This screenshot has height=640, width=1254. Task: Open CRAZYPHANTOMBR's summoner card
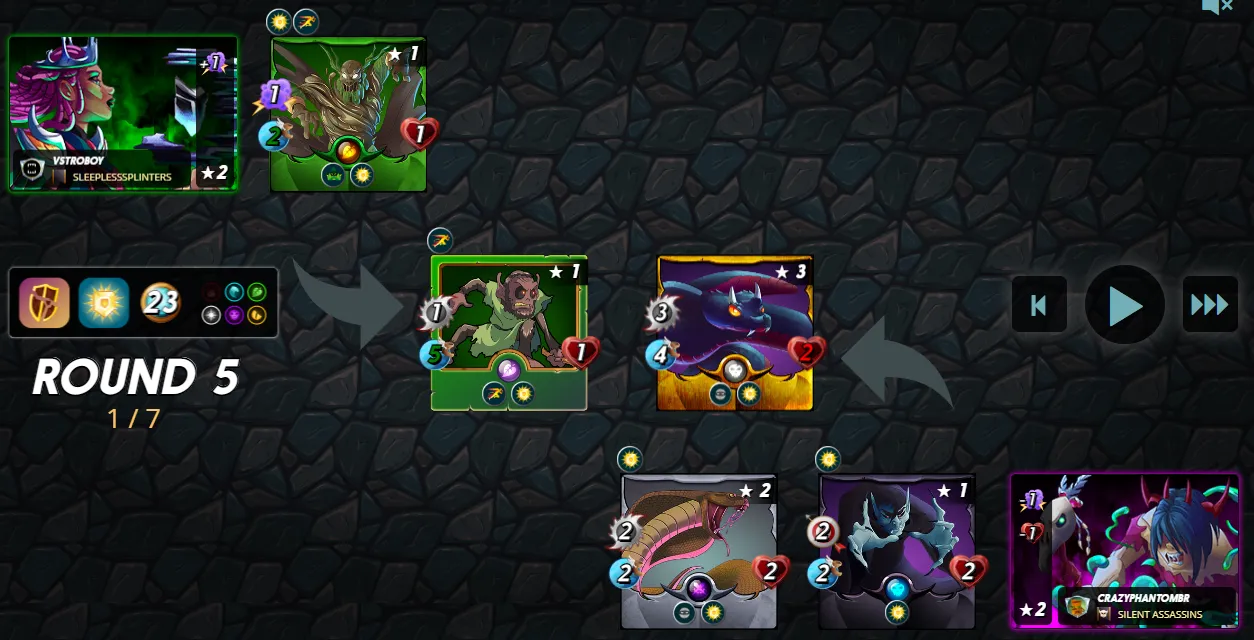1124,550
